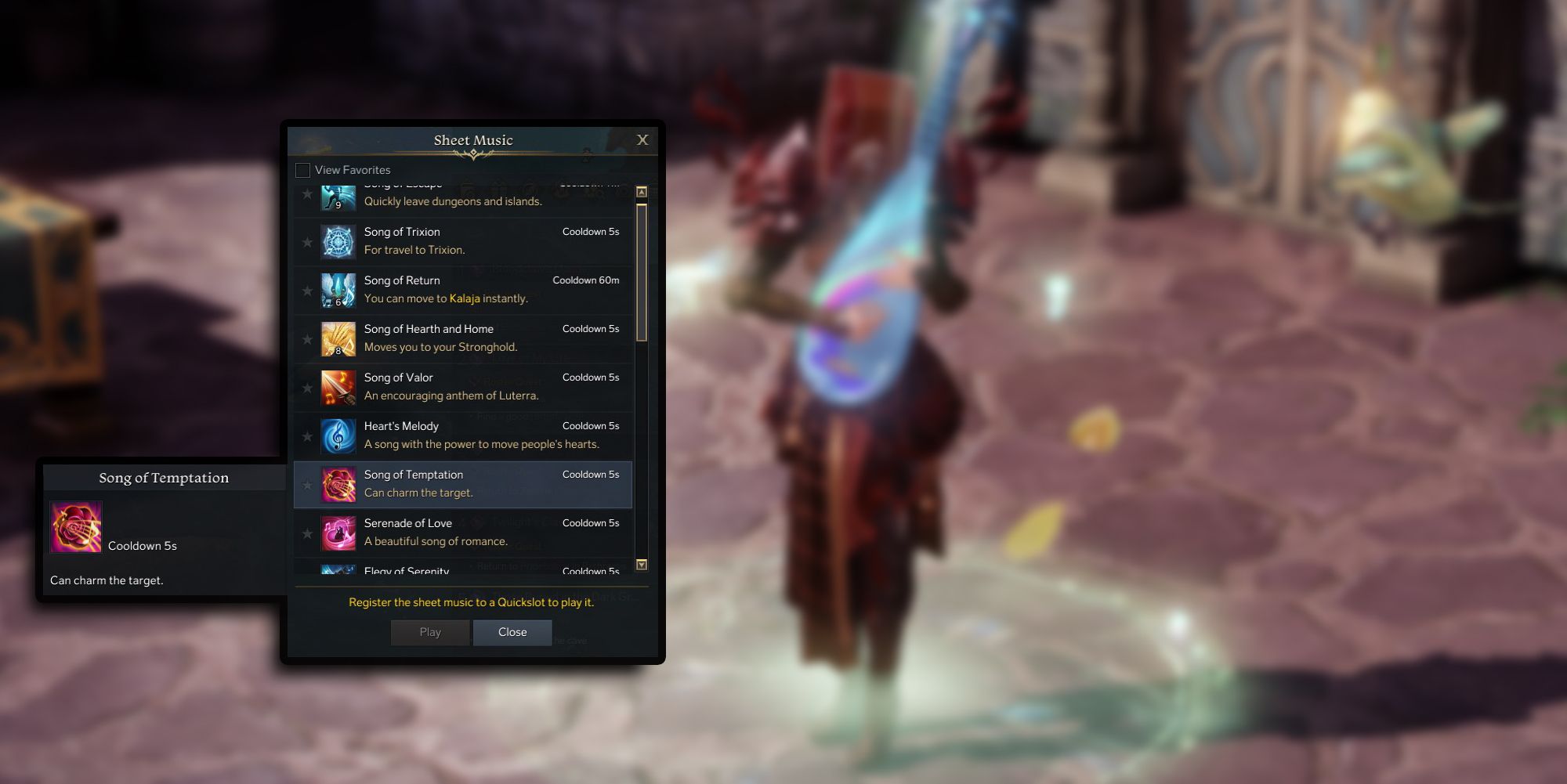Enable the View Favorites checkbox

point(302,169)
